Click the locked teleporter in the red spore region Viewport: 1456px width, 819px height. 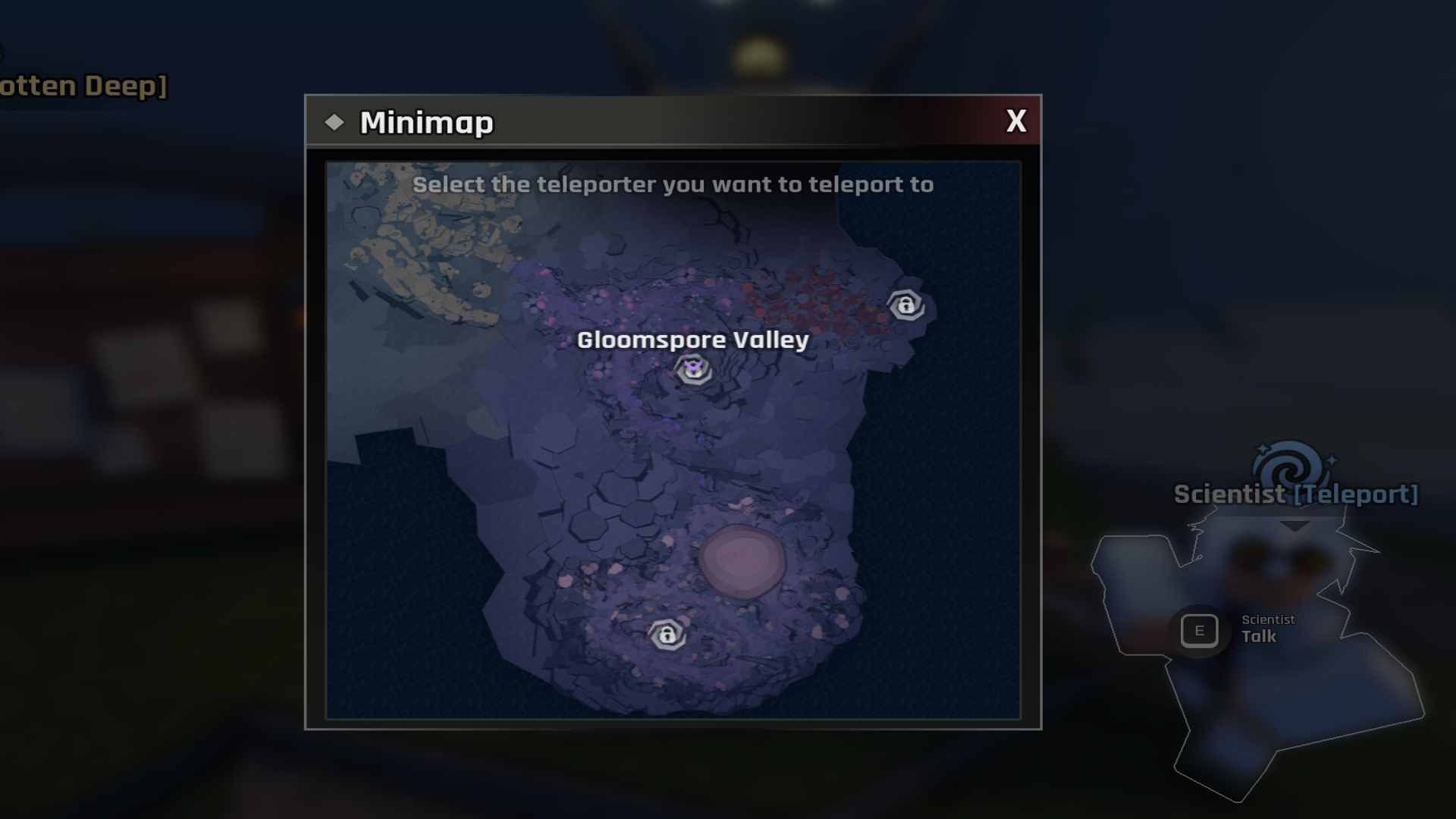point(907,306)
